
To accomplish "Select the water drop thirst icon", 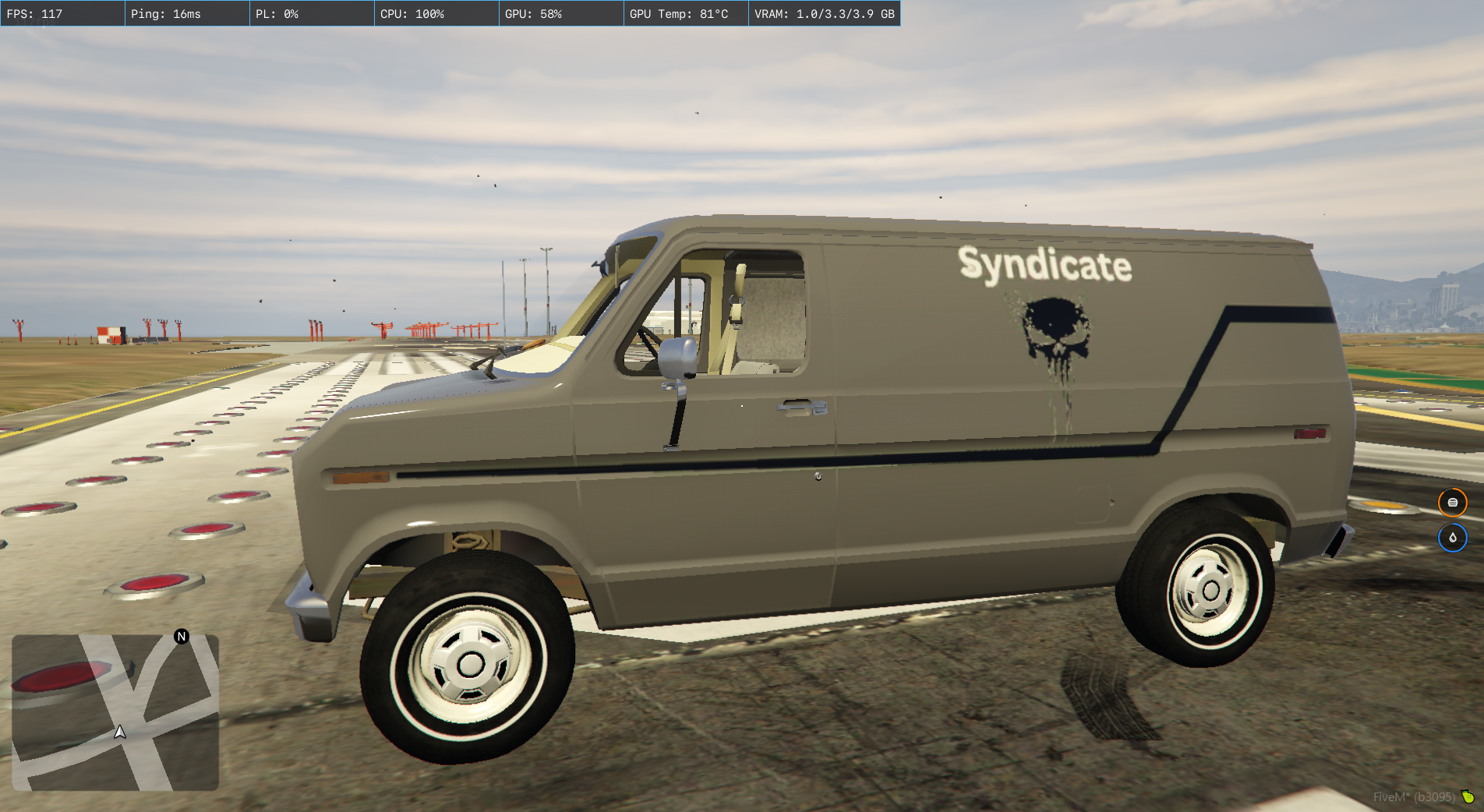I will tap(1452, 538).
